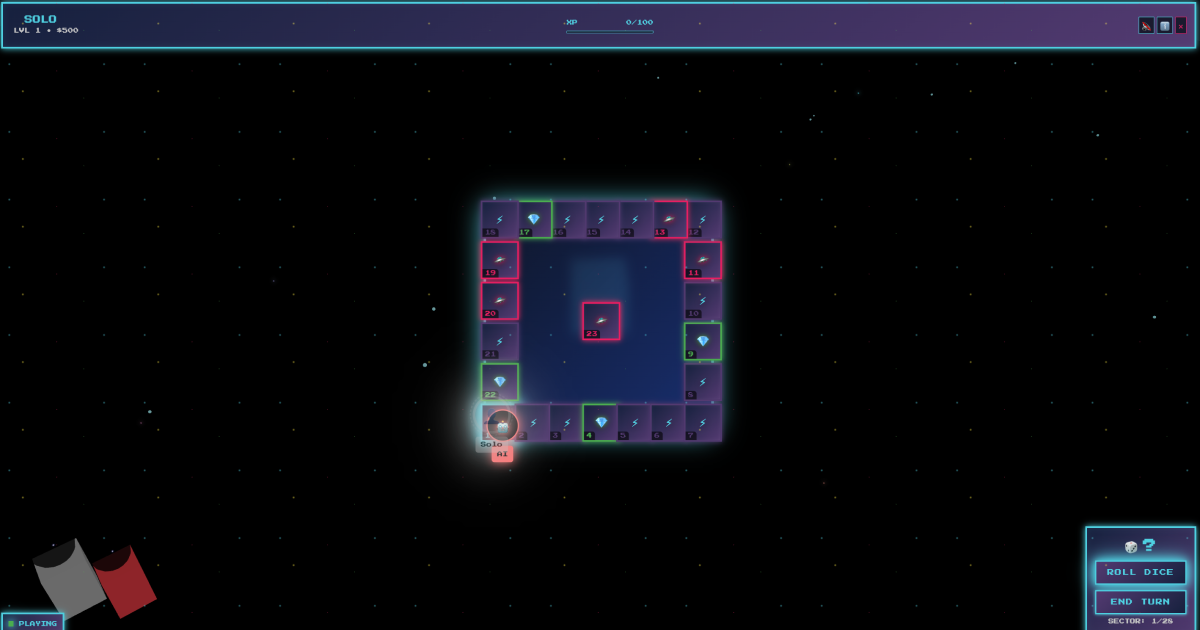Select the center red tile numbered 23
Screen dimensions: 1200x630
click(x=601, y=321)
